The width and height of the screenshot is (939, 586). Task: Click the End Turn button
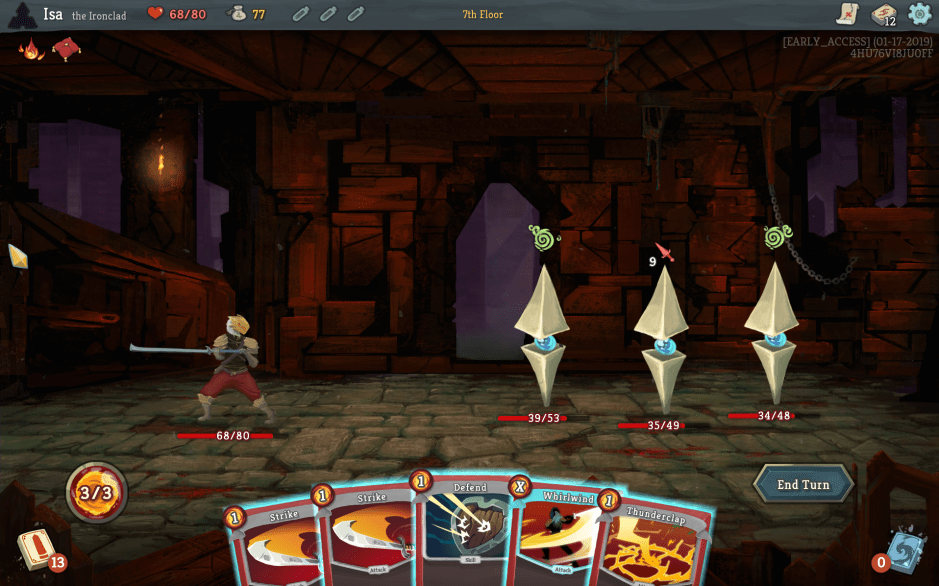click(x=803, y=485)
